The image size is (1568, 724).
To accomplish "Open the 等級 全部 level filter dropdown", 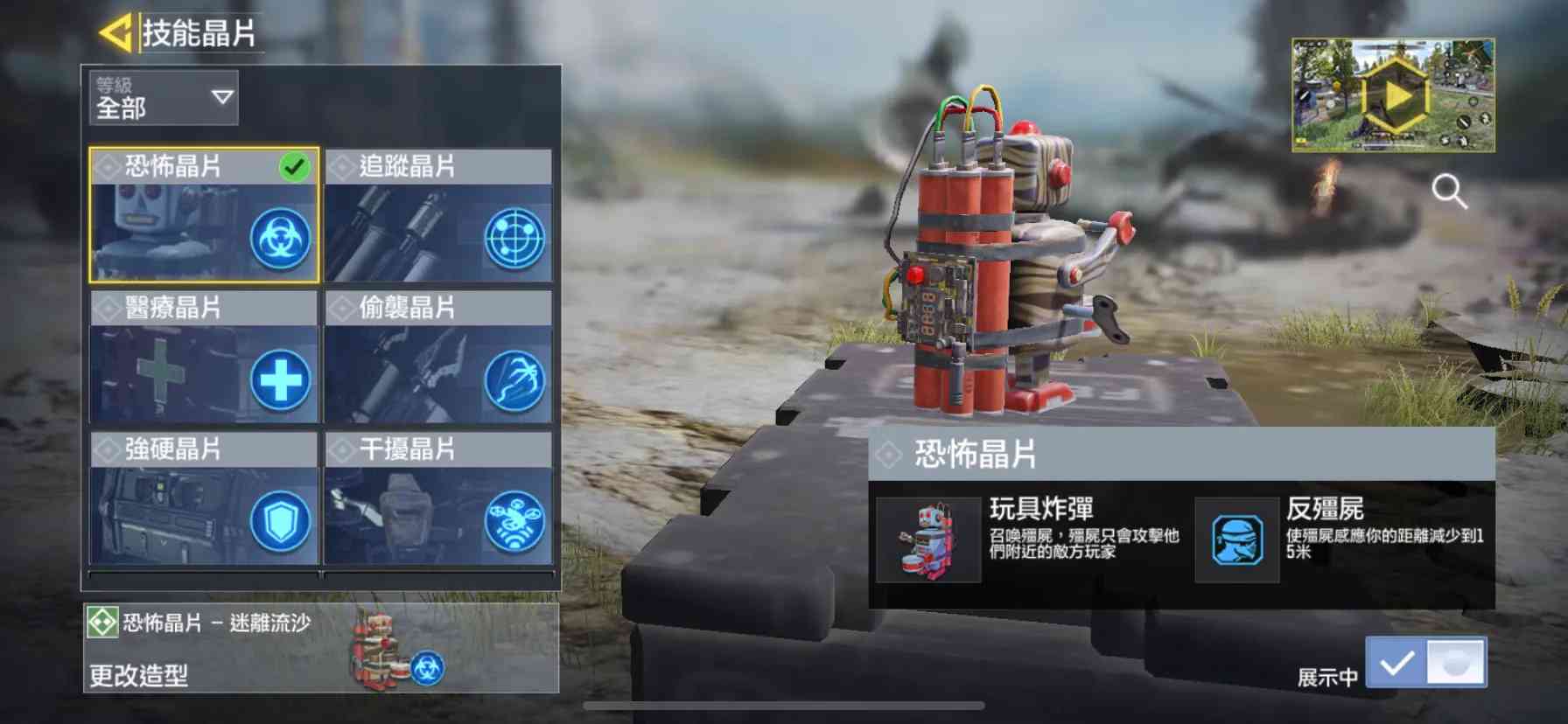I will point(164,97).
